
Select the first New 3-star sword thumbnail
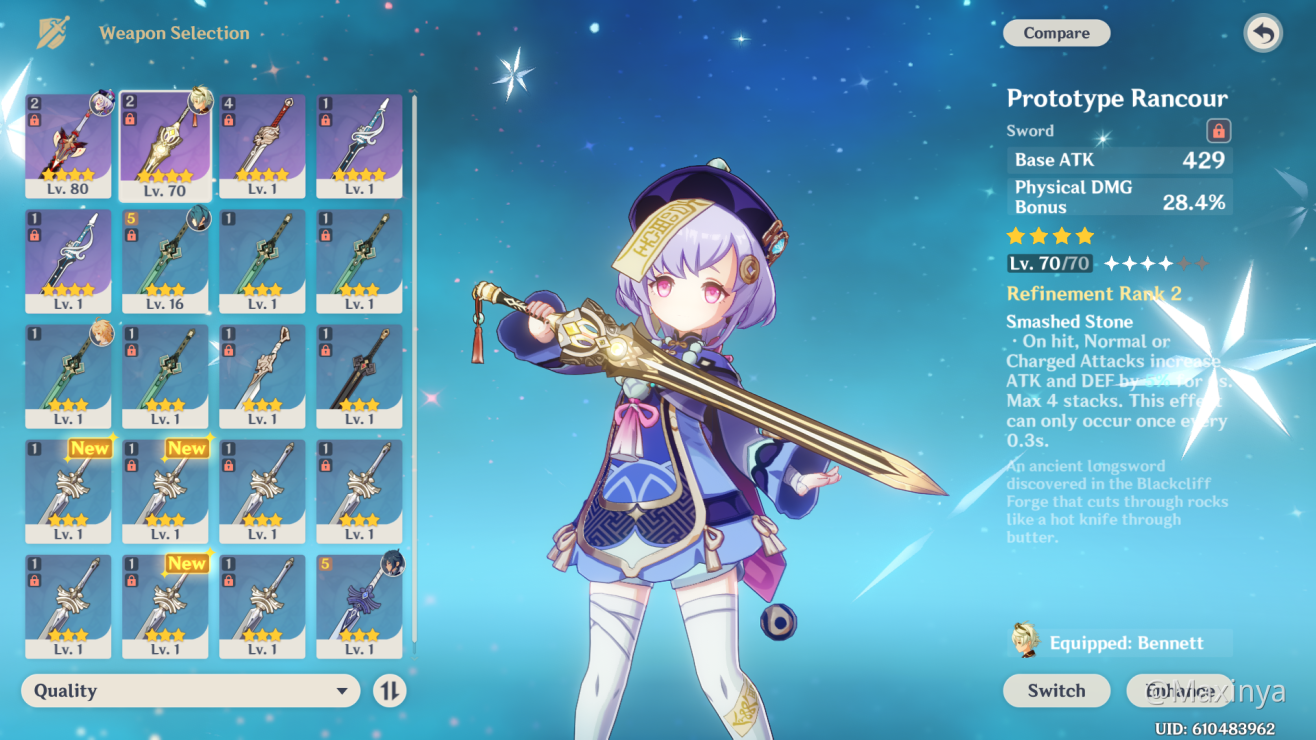pyautogui.click(x=69, y=492)
